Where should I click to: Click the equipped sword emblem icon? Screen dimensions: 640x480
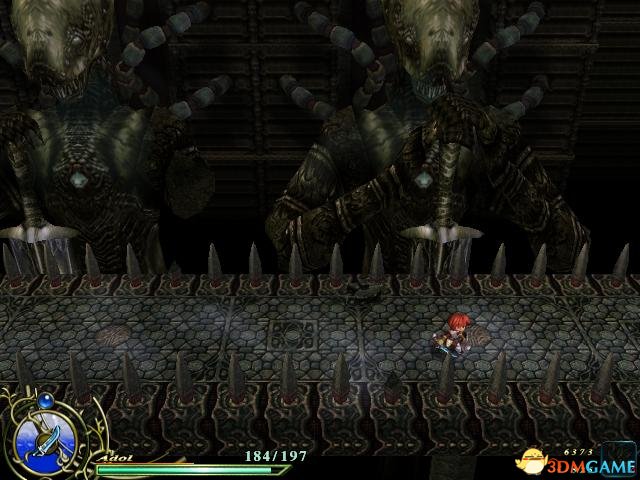click(x=43, y=439)
